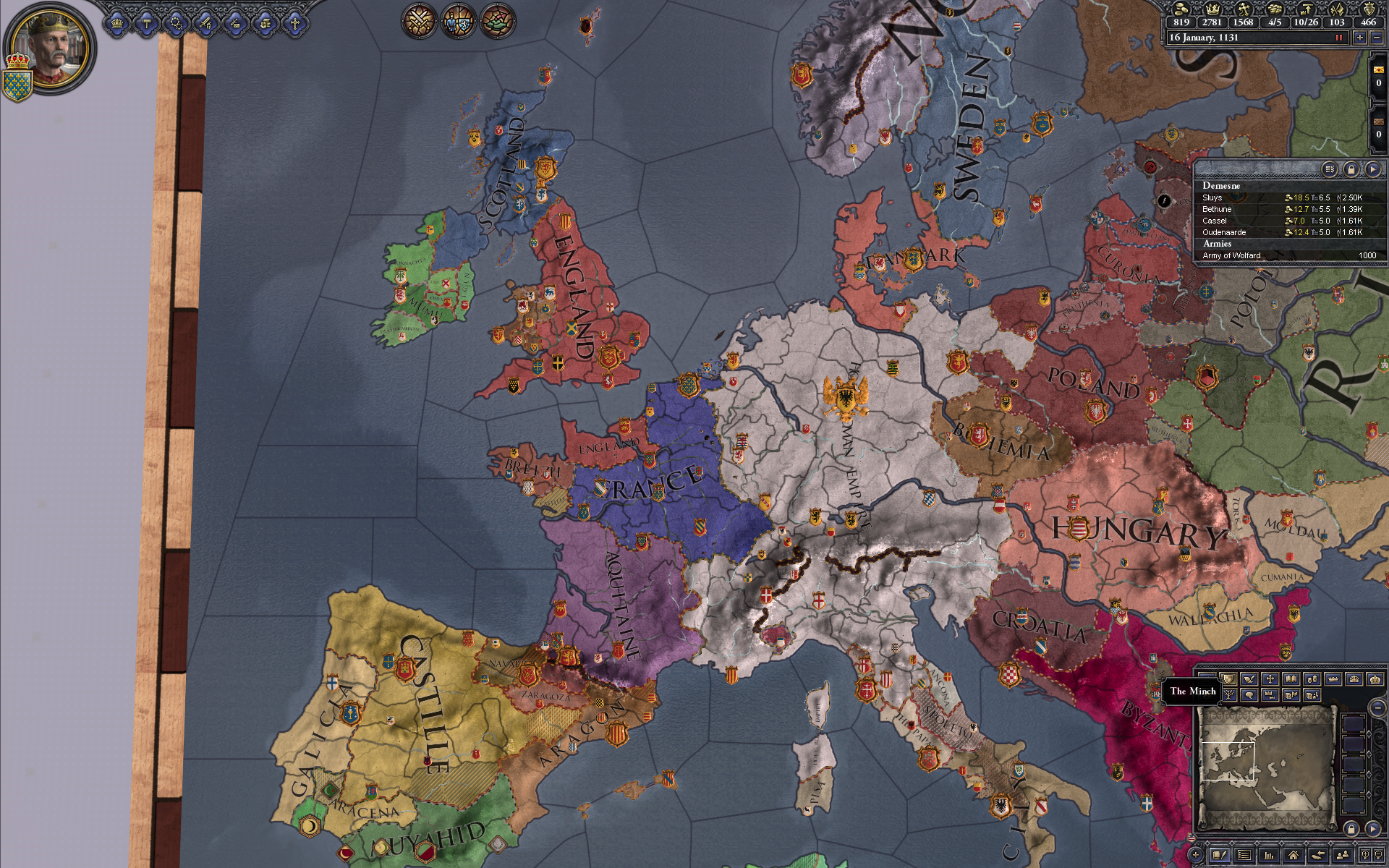The height and width of the screenshot is (868, 1389).
Task: Toggle pause on the date bar
Action: (1338, 38)
